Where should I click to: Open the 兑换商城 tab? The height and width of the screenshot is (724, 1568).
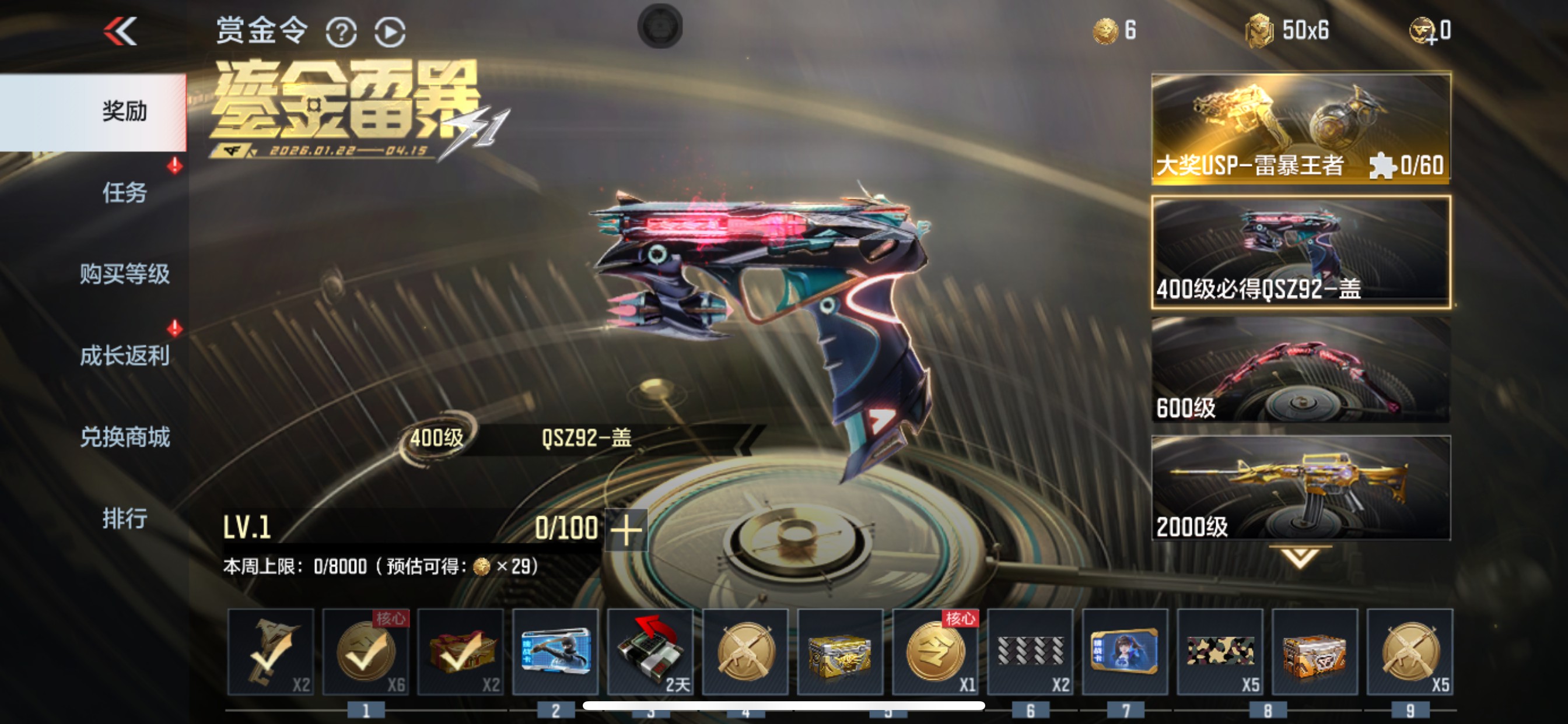click(124, 437)
